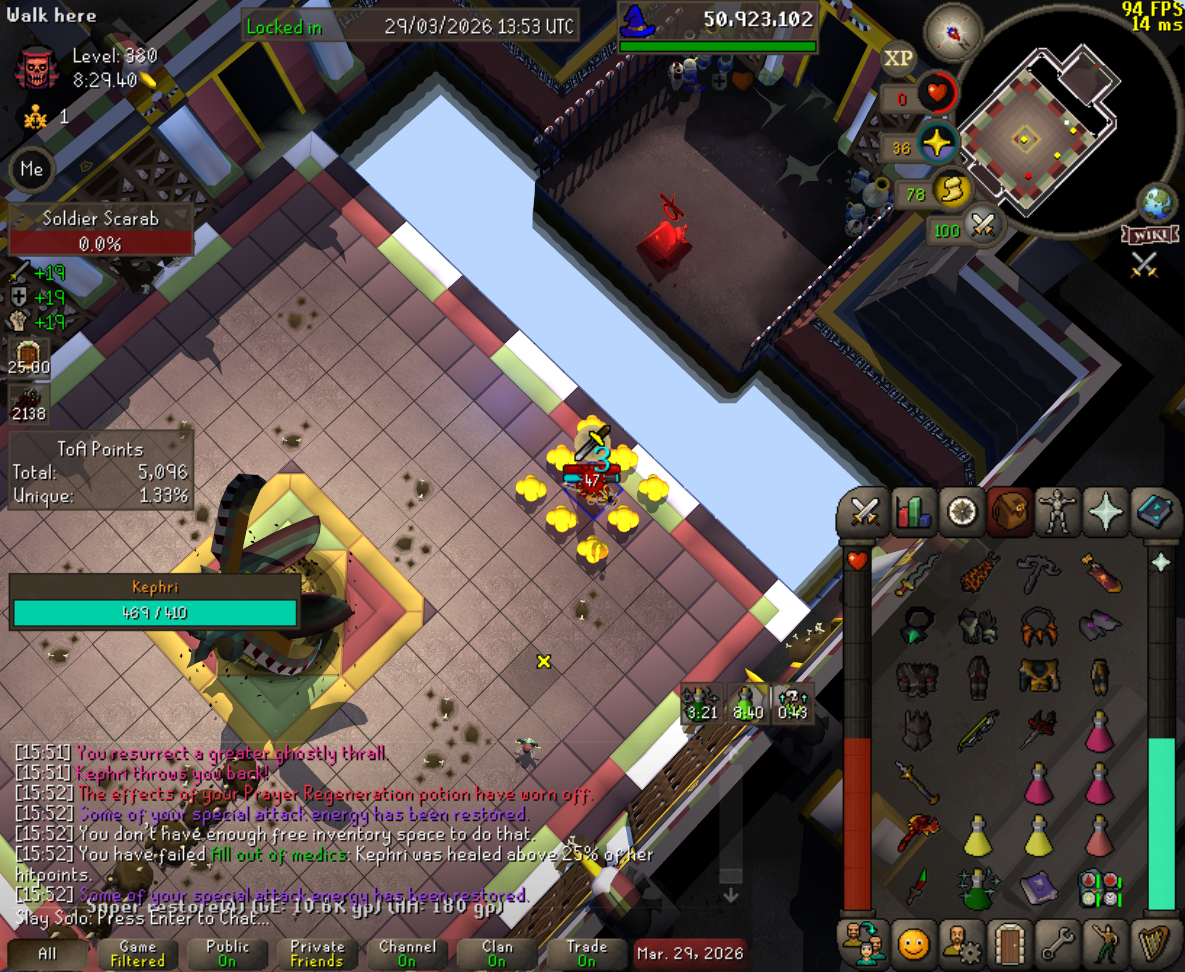Open the world map globe
Viewport: 1185px width, 972px height.
(x=1158, y=203)
